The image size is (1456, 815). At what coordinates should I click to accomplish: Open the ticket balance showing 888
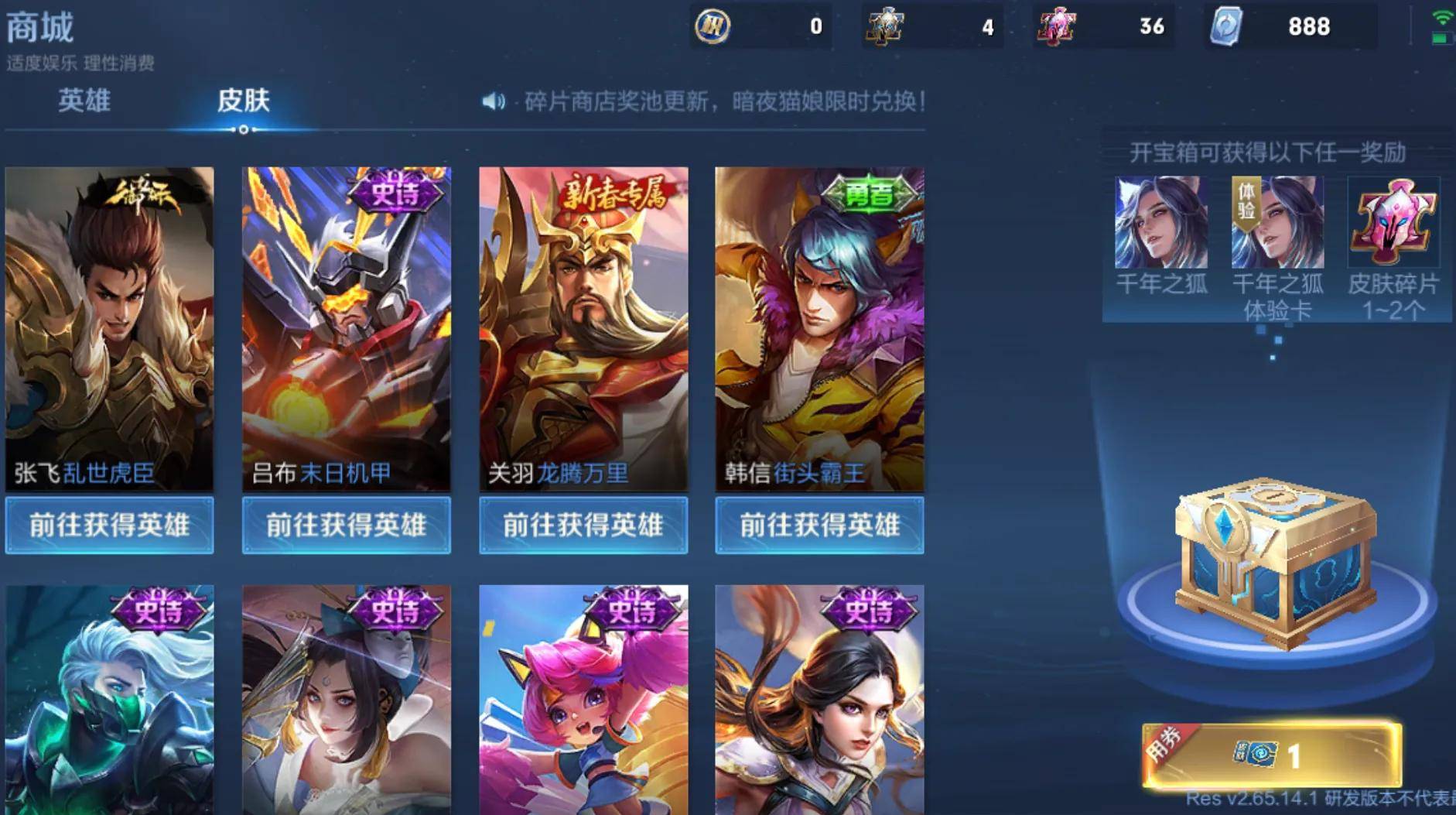tap(1290, 26)
